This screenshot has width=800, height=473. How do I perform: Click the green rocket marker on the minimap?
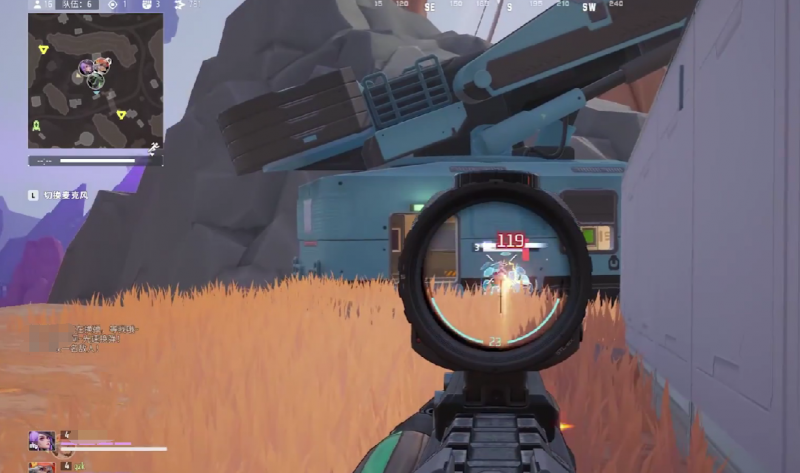[x=37, y=125]
